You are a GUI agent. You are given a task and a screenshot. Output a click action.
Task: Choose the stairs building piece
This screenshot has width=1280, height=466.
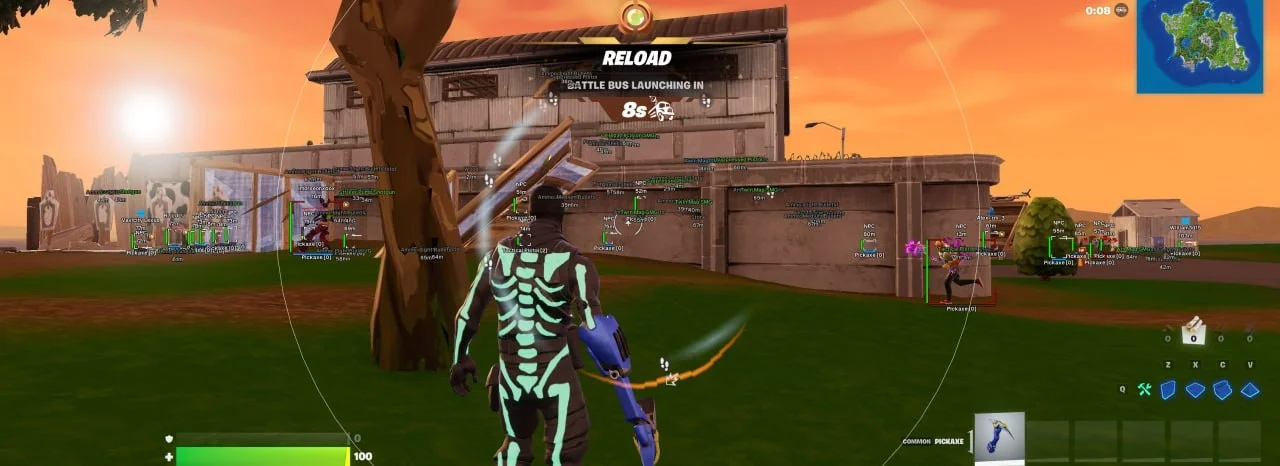pos(1222,390)
